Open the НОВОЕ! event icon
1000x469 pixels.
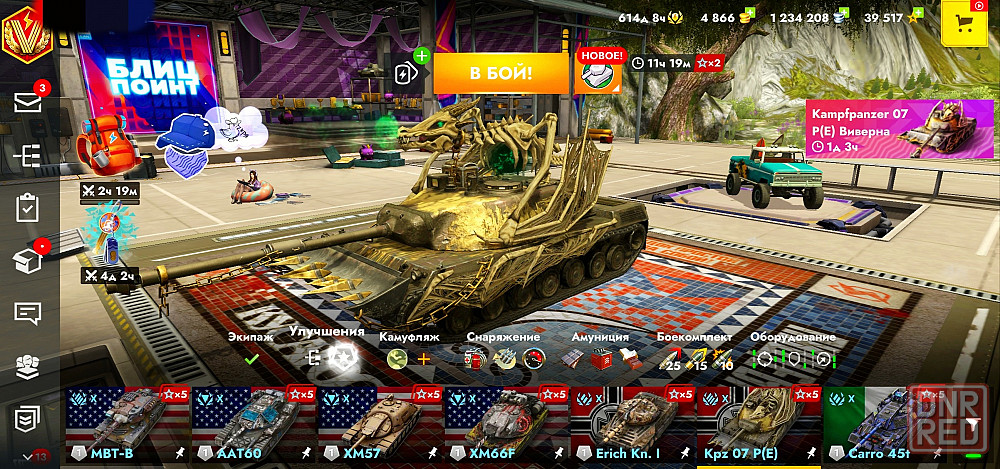598,73
